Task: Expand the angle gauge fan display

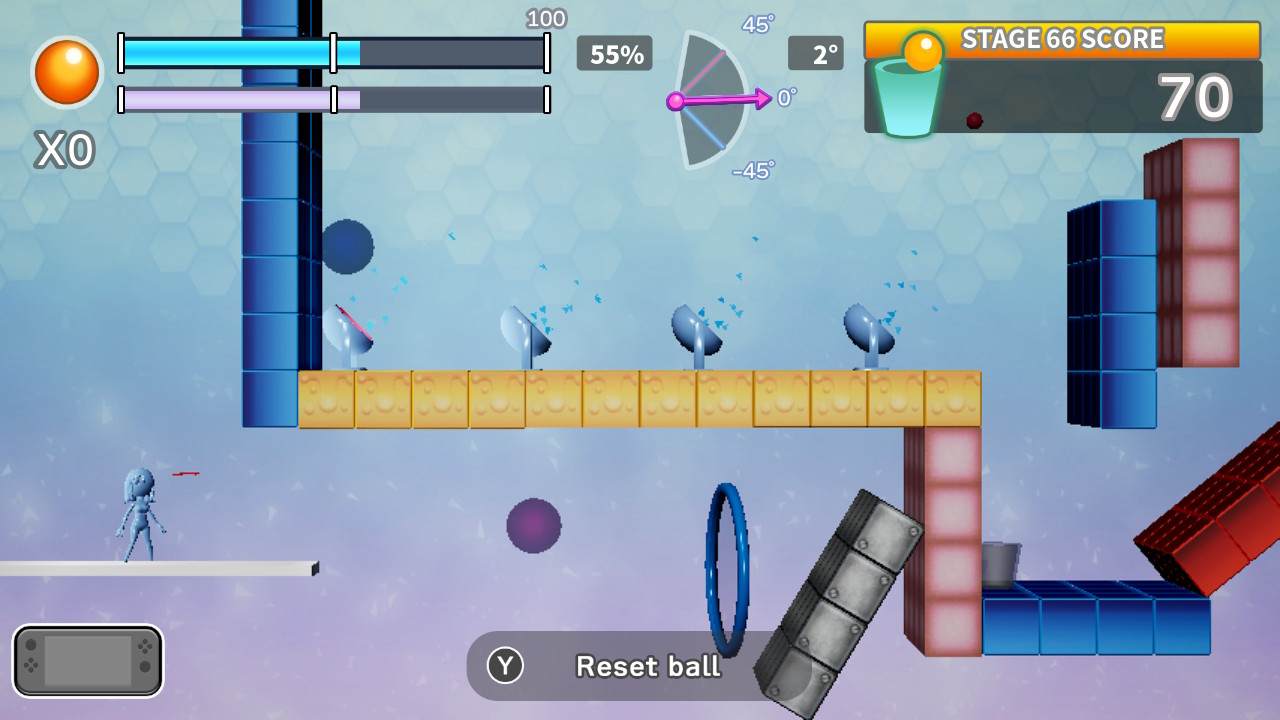Action: pos(710,100)
